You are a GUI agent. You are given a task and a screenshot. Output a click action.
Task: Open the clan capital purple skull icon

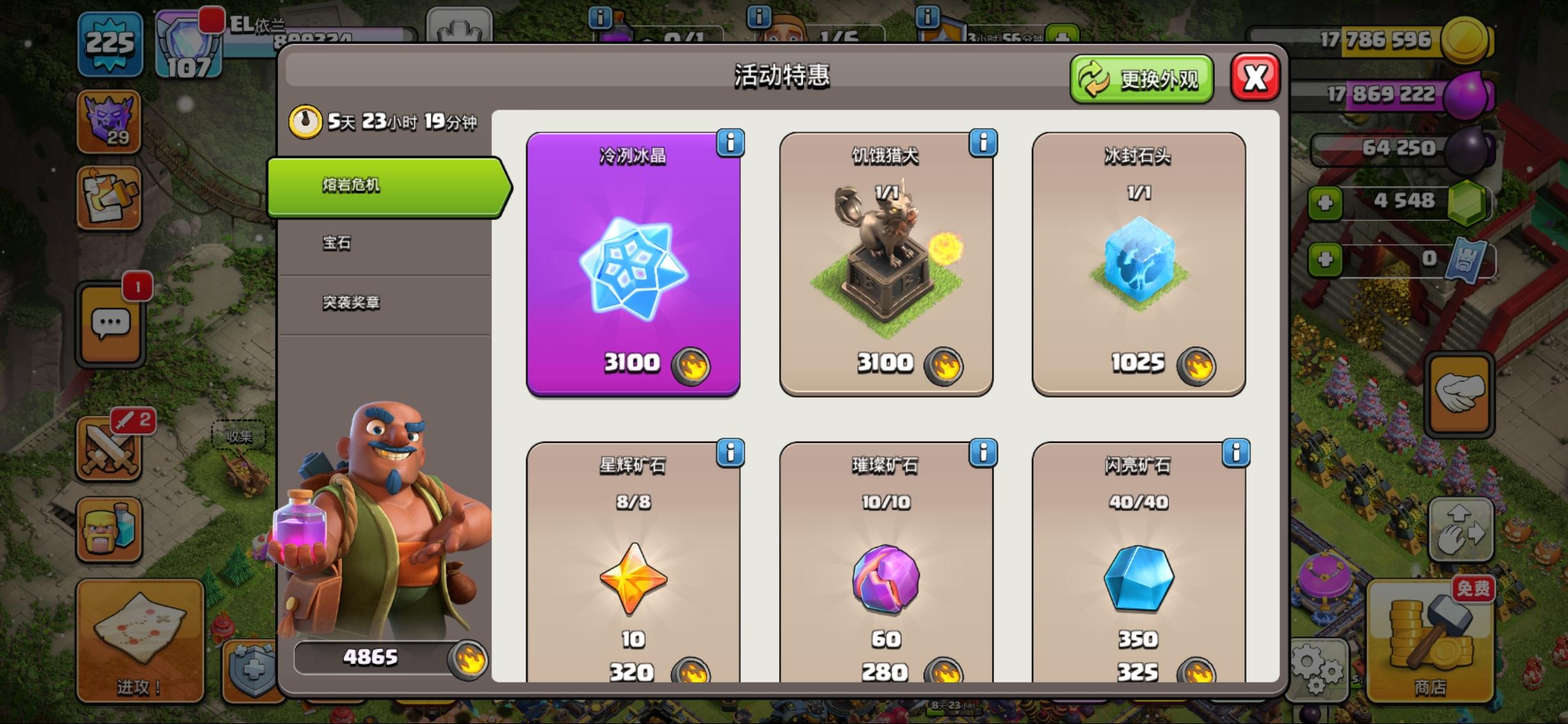[110, 121]
